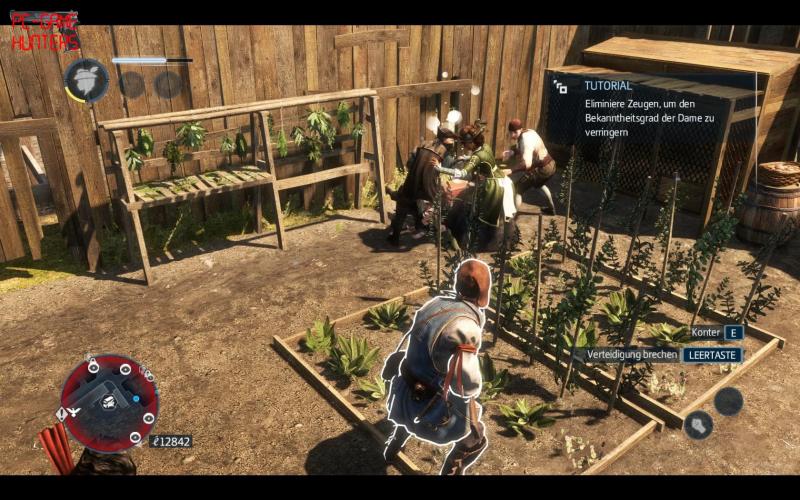Viewport: 800px width, 500px height.
Task: Click the fist weapon icon
Action: [x=698, y=424]
